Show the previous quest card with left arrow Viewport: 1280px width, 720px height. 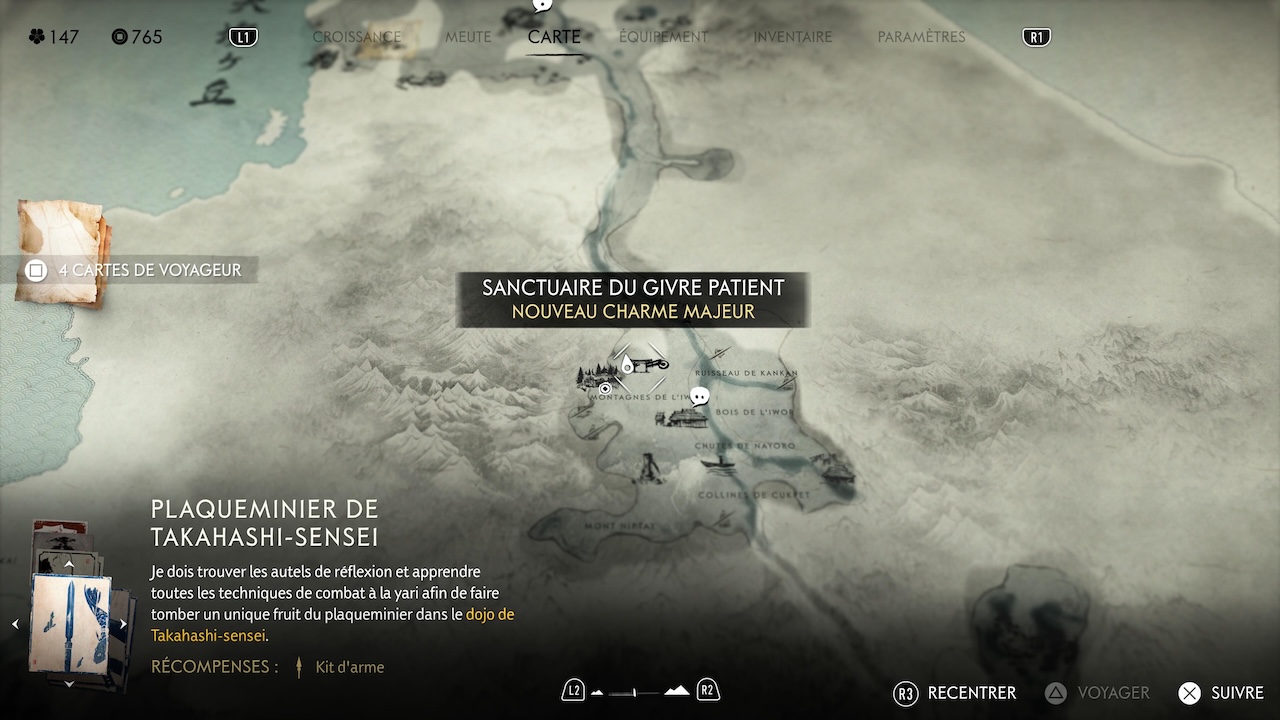point(15,624)
